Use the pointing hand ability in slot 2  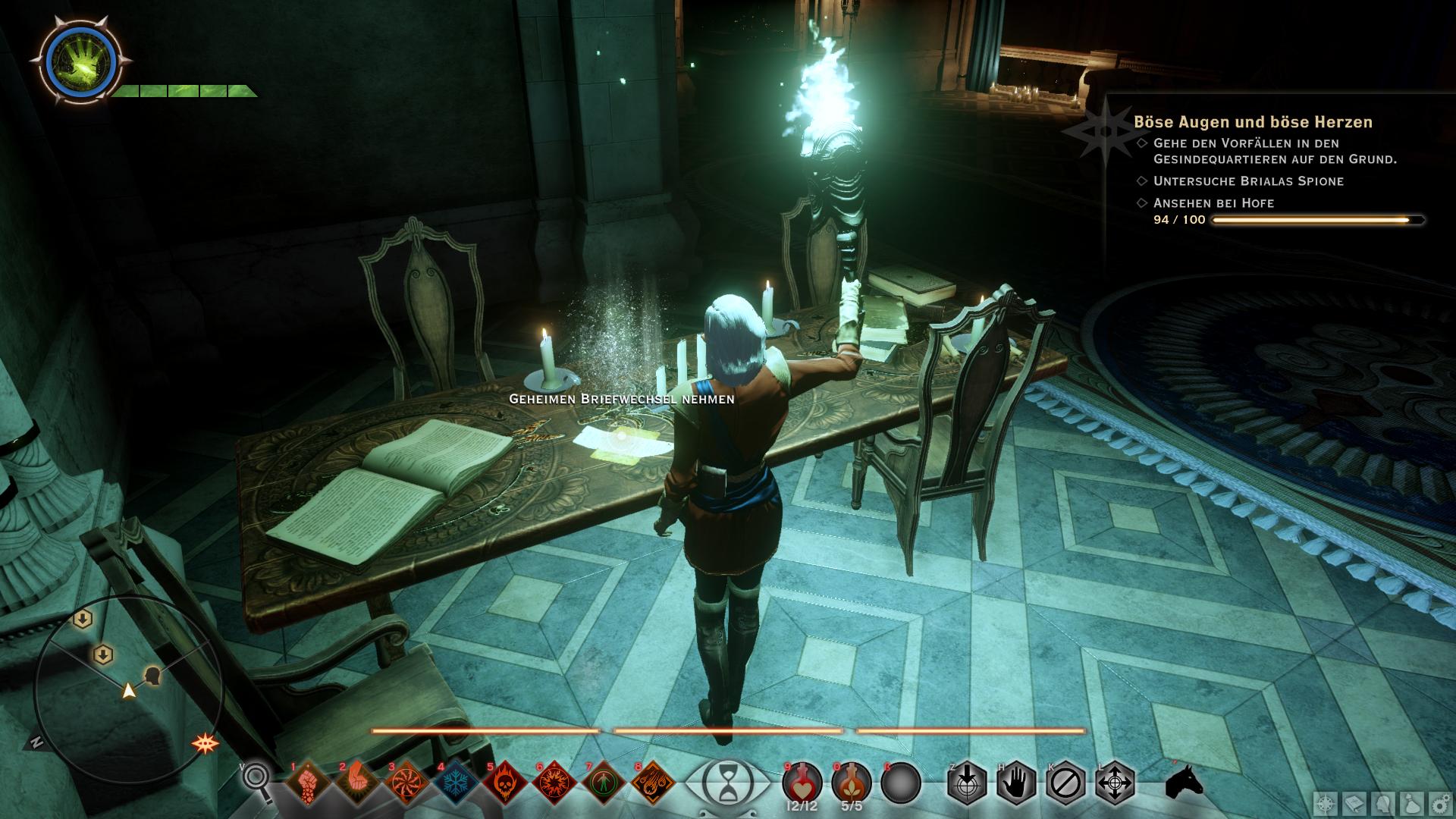(357, 782)
